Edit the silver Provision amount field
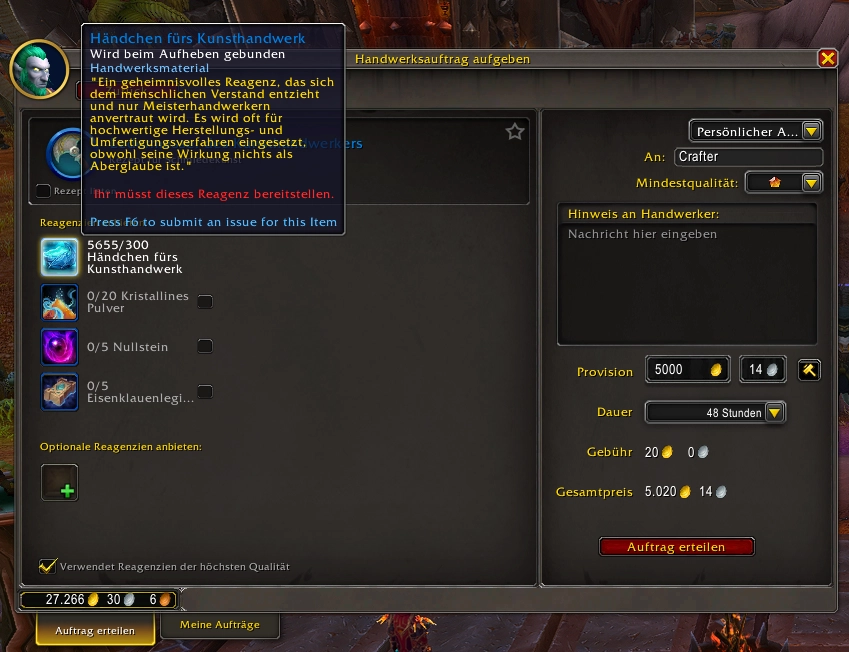This screenshot has width=849, height=652. click(x=761, y=370)
